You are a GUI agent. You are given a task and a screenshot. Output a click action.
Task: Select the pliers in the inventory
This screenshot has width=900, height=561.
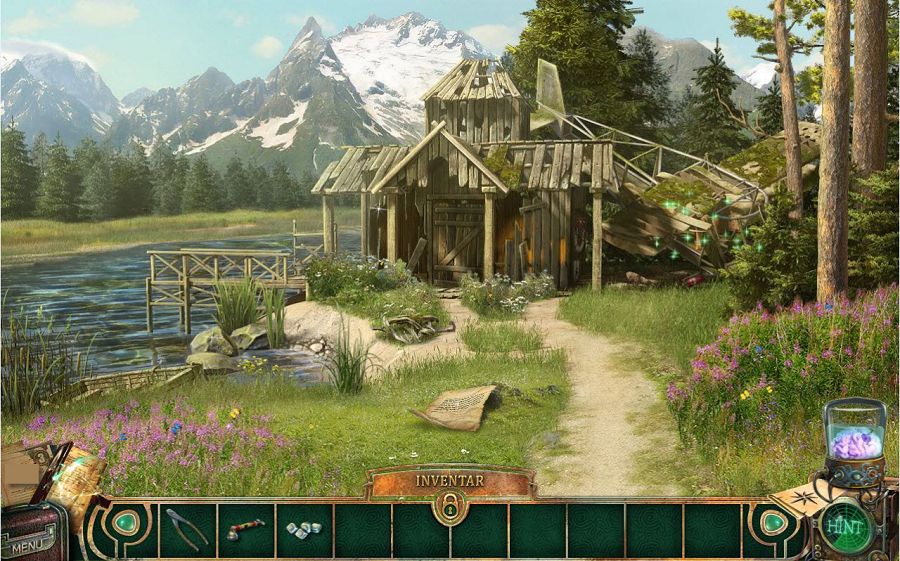187,529
